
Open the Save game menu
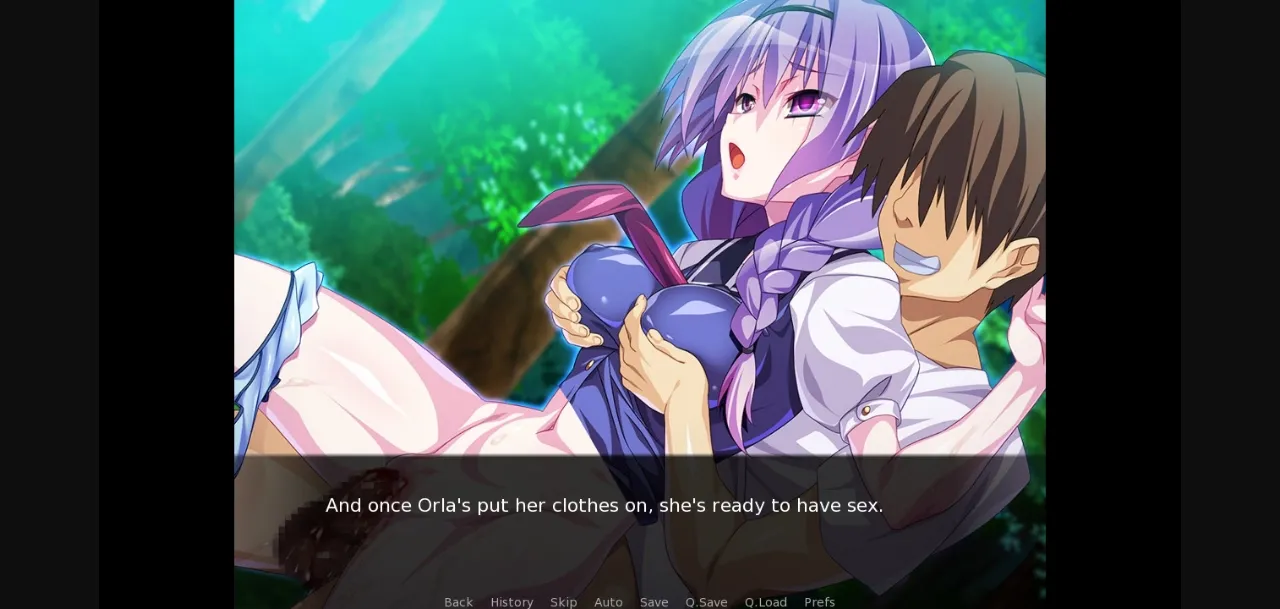[x=654, y=602]
